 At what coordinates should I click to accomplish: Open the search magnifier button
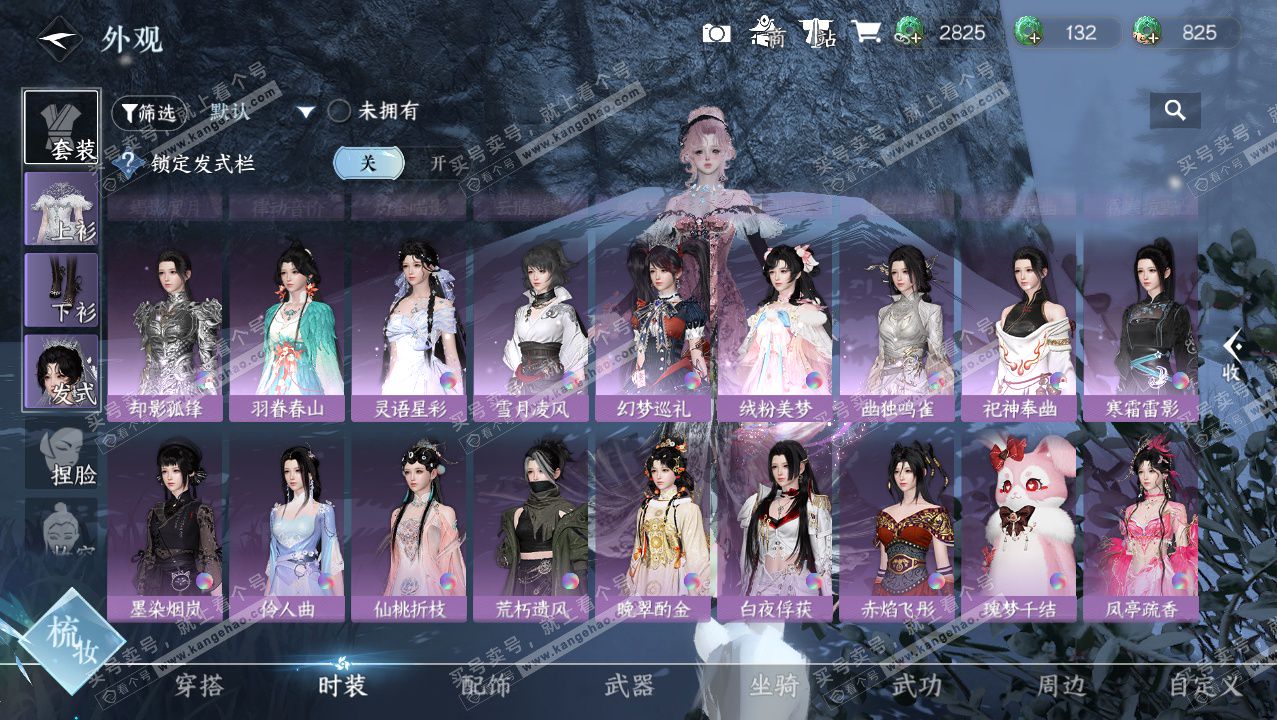pos(1175,111)
